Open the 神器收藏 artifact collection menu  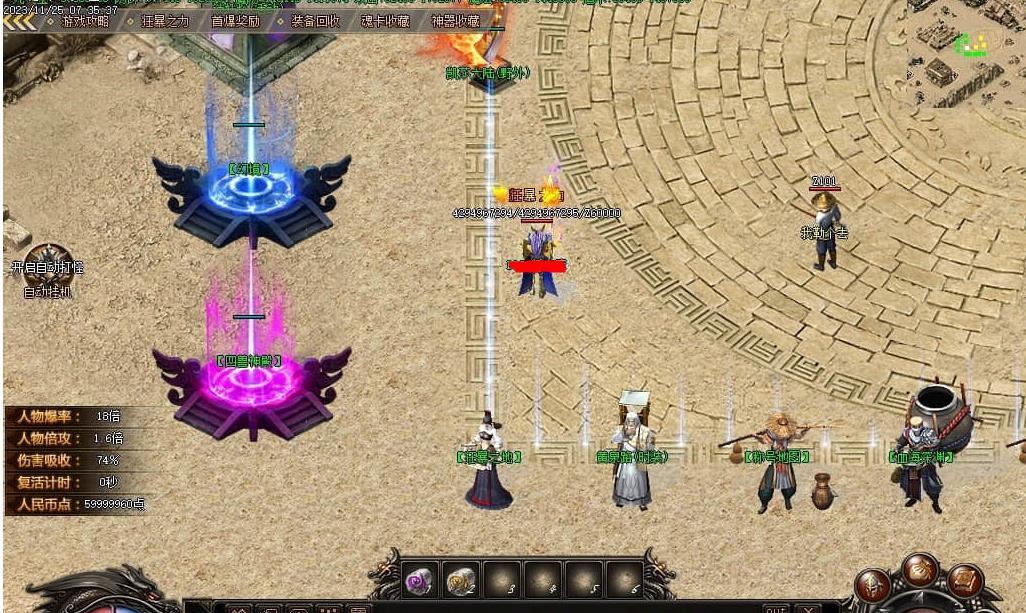tap(455, 21)
